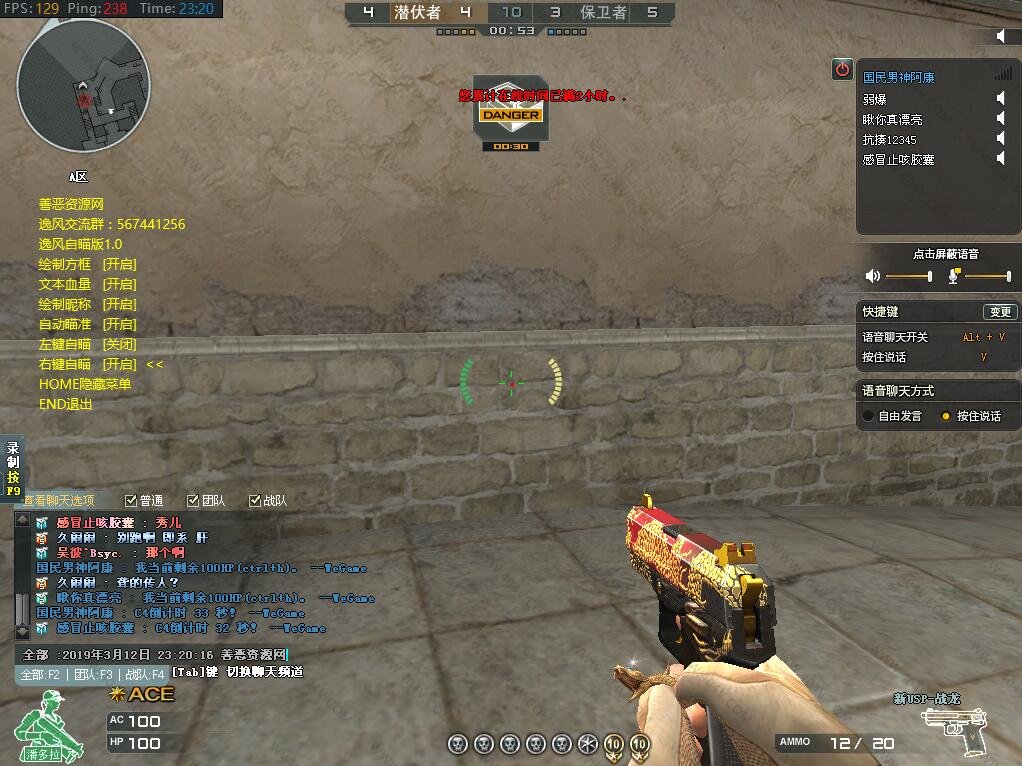
Task: Click the speaker icon in the top-right corner
Action: point(1002,36)
